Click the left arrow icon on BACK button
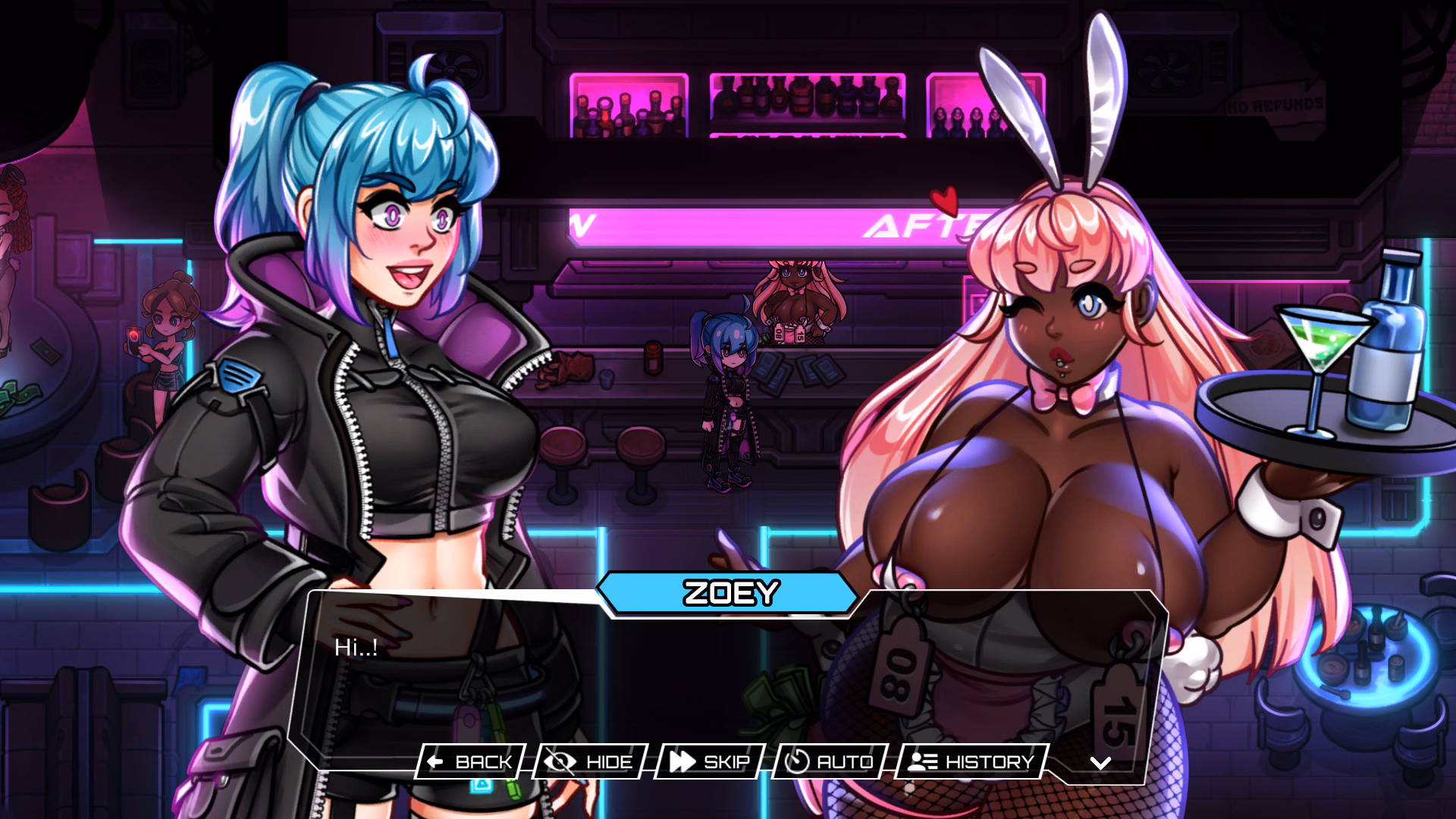Screen dimensions: 1456x819 [435, 762]
